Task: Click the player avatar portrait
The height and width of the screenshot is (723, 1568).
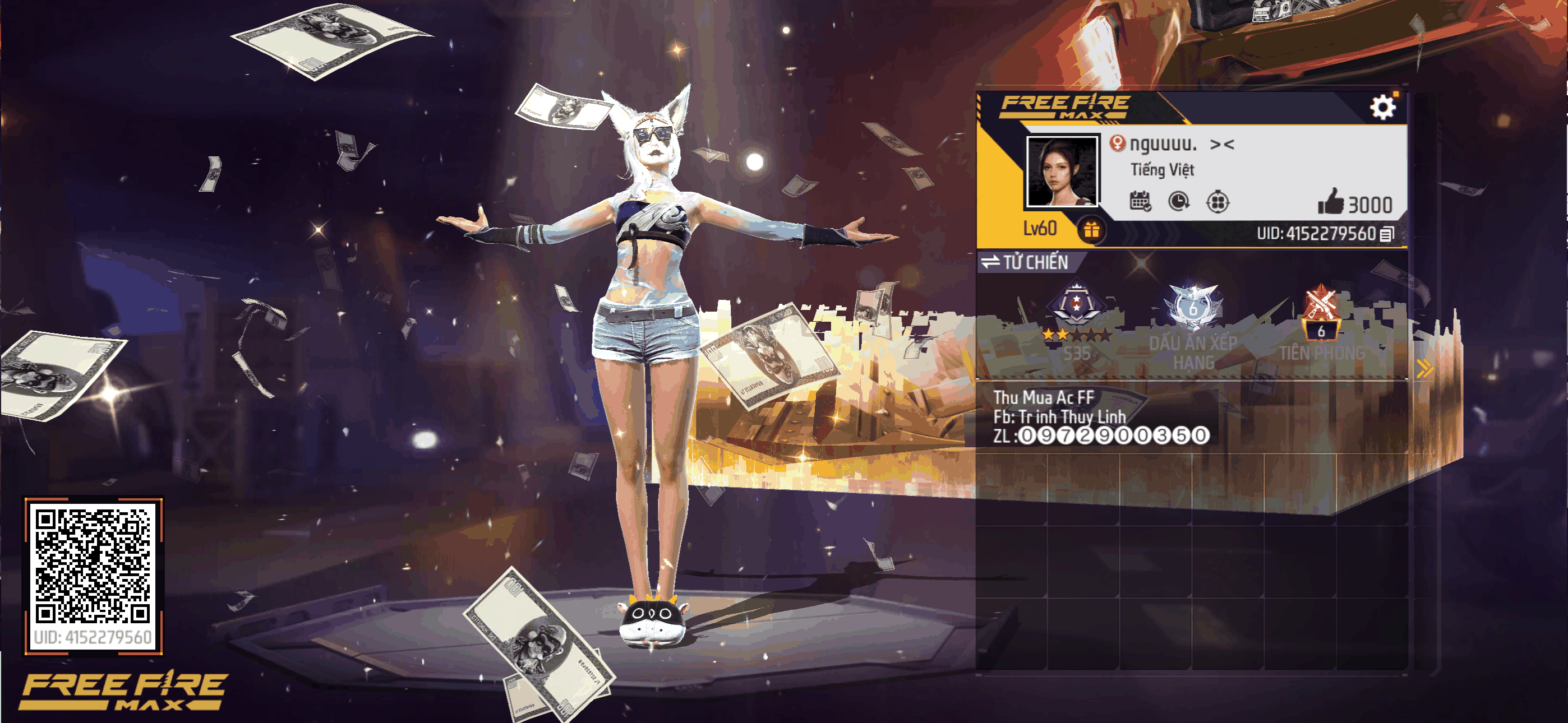Action: coord(1062,172)
